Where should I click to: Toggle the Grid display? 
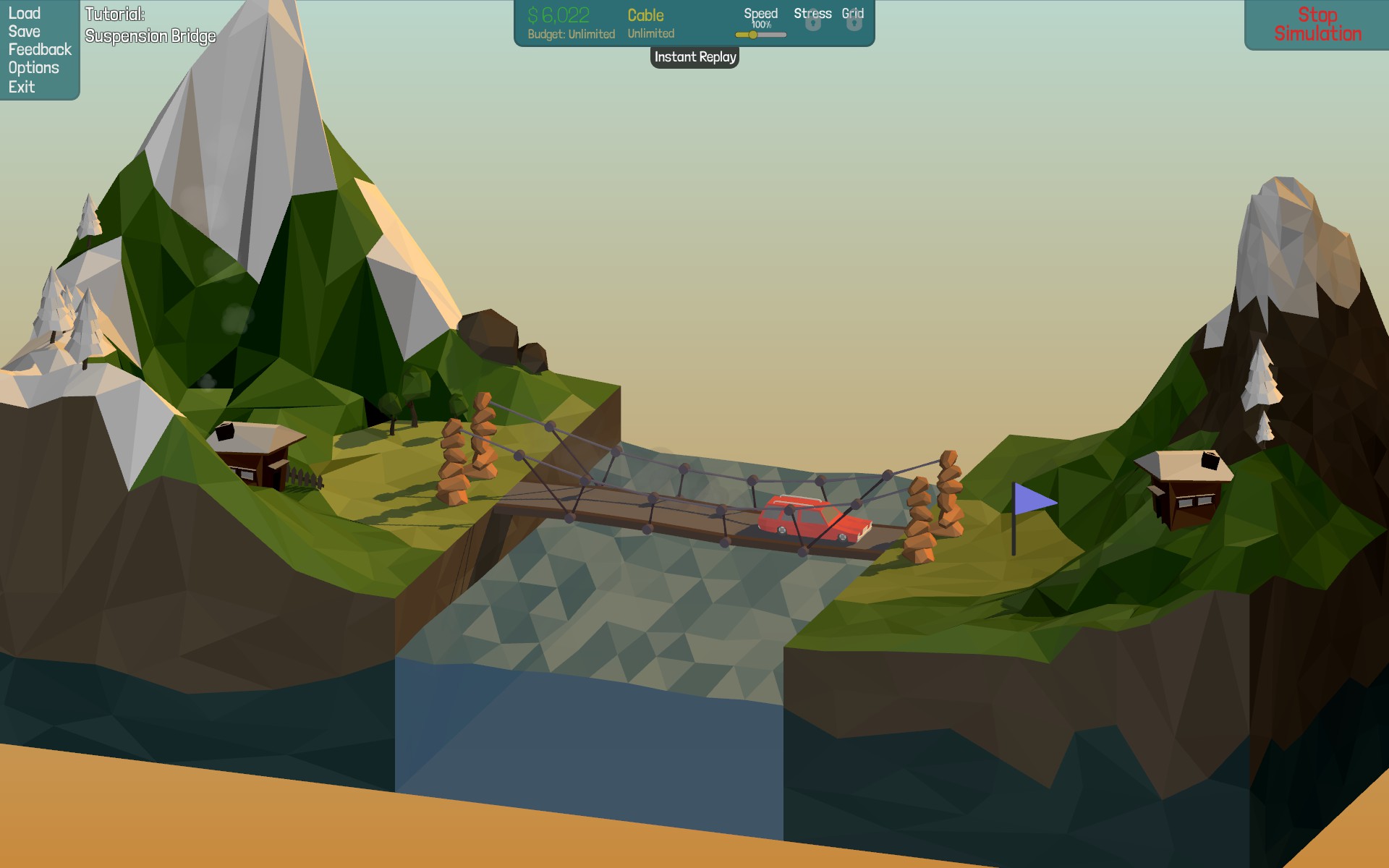click(x=853, y=19)
